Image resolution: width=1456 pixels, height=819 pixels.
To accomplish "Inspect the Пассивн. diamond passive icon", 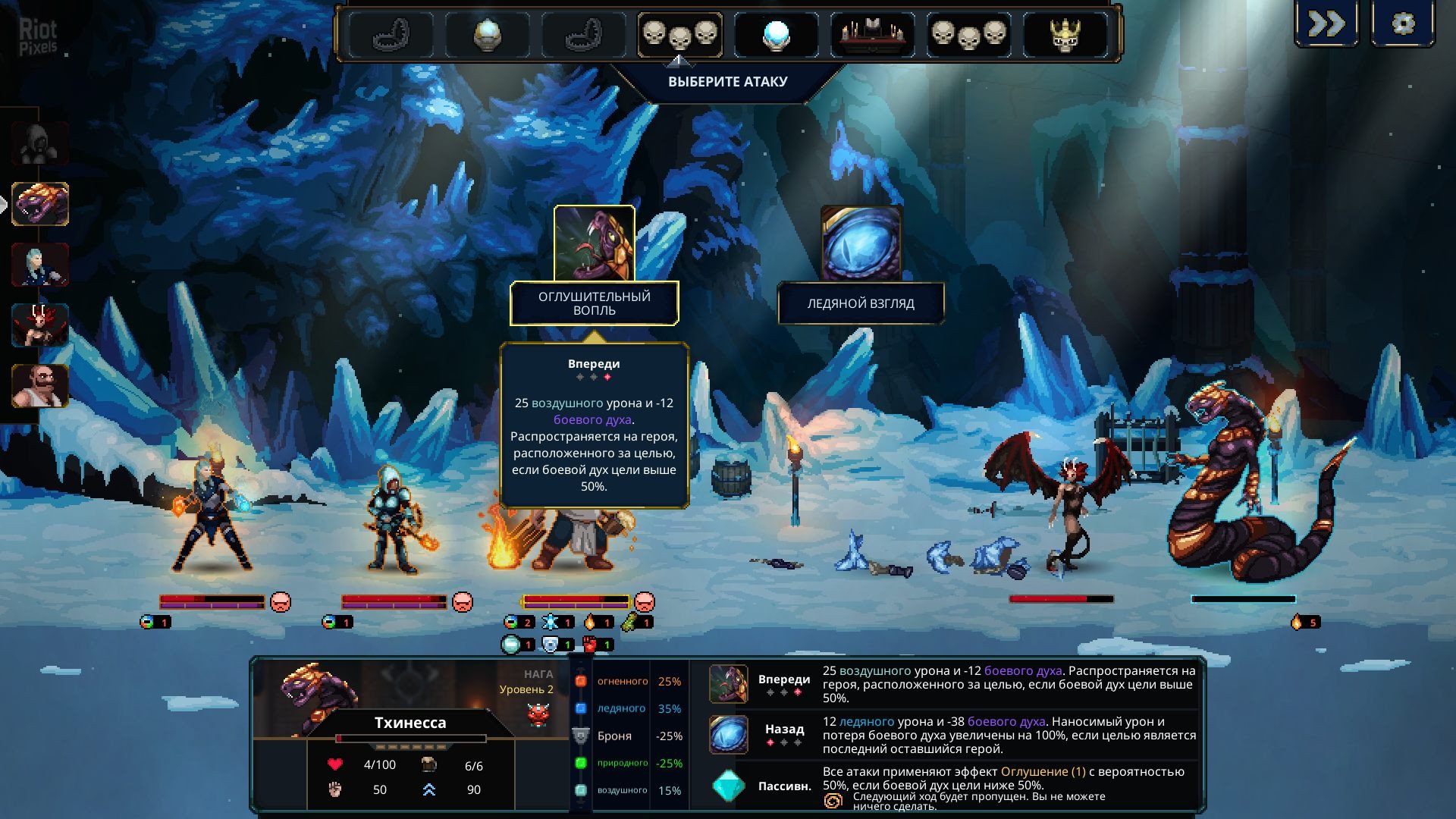I will 728,786.
